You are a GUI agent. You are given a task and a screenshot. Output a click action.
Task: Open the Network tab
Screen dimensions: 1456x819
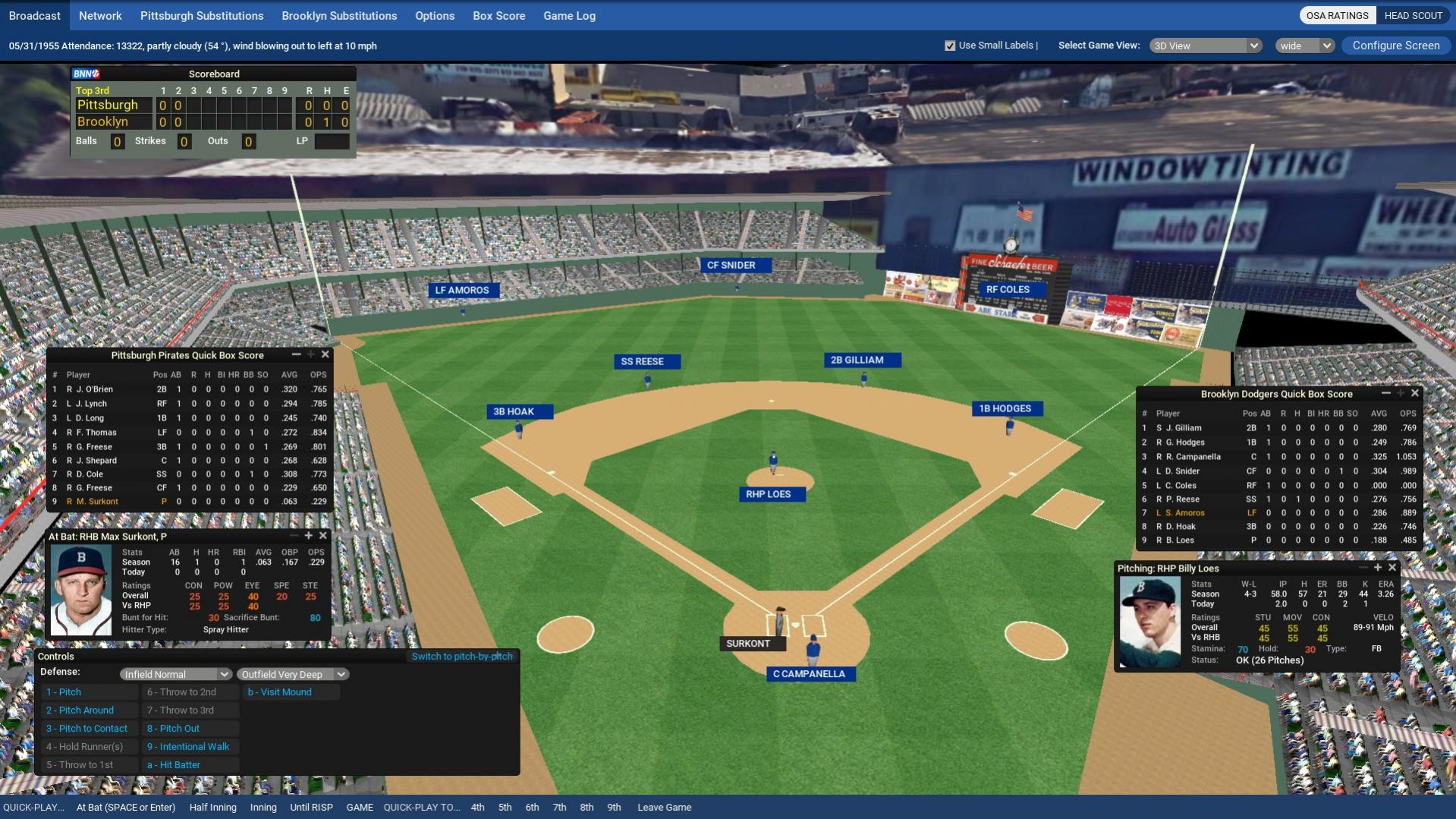coord(100,15)
